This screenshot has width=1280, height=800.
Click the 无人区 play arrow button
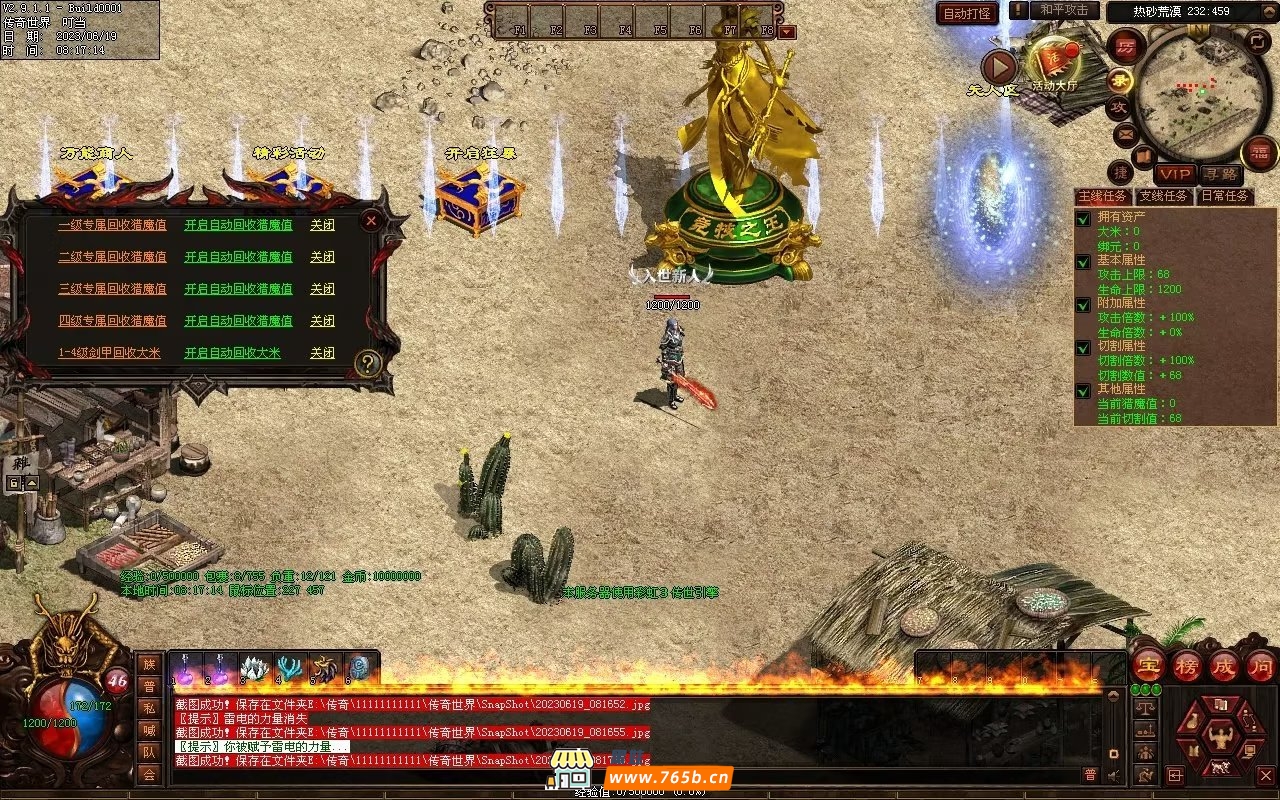pos(998,67)
